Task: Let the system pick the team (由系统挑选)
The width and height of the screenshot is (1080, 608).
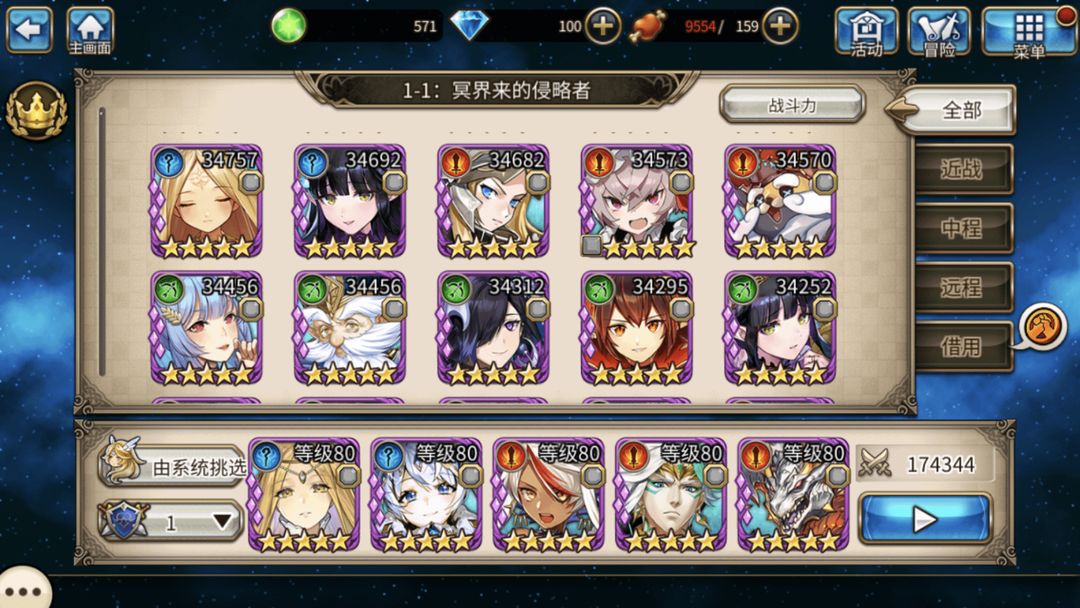Action: pos(172,465)
